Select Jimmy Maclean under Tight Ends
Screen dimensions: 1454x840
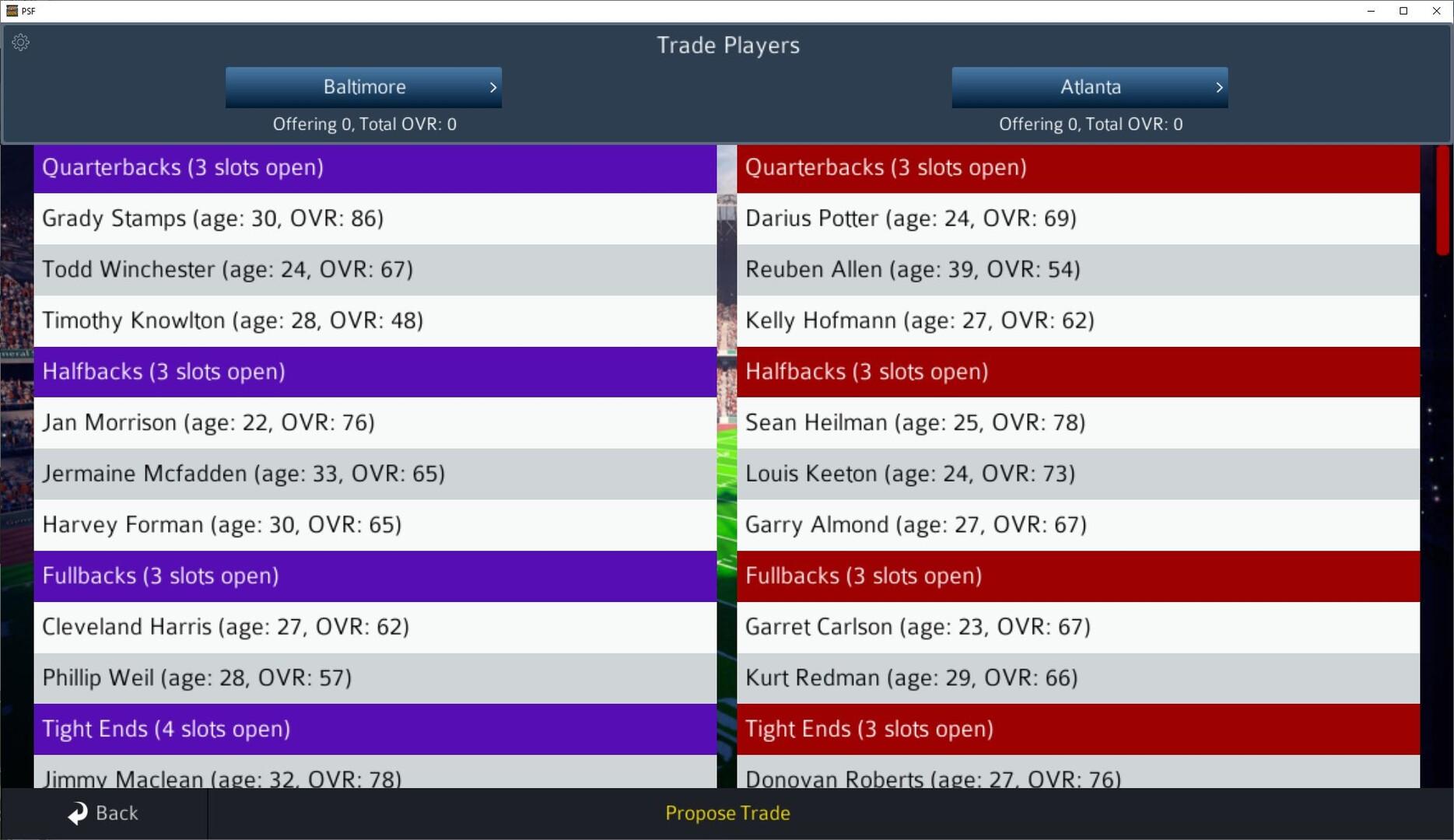pyautogui.click(x=374, y=778)
